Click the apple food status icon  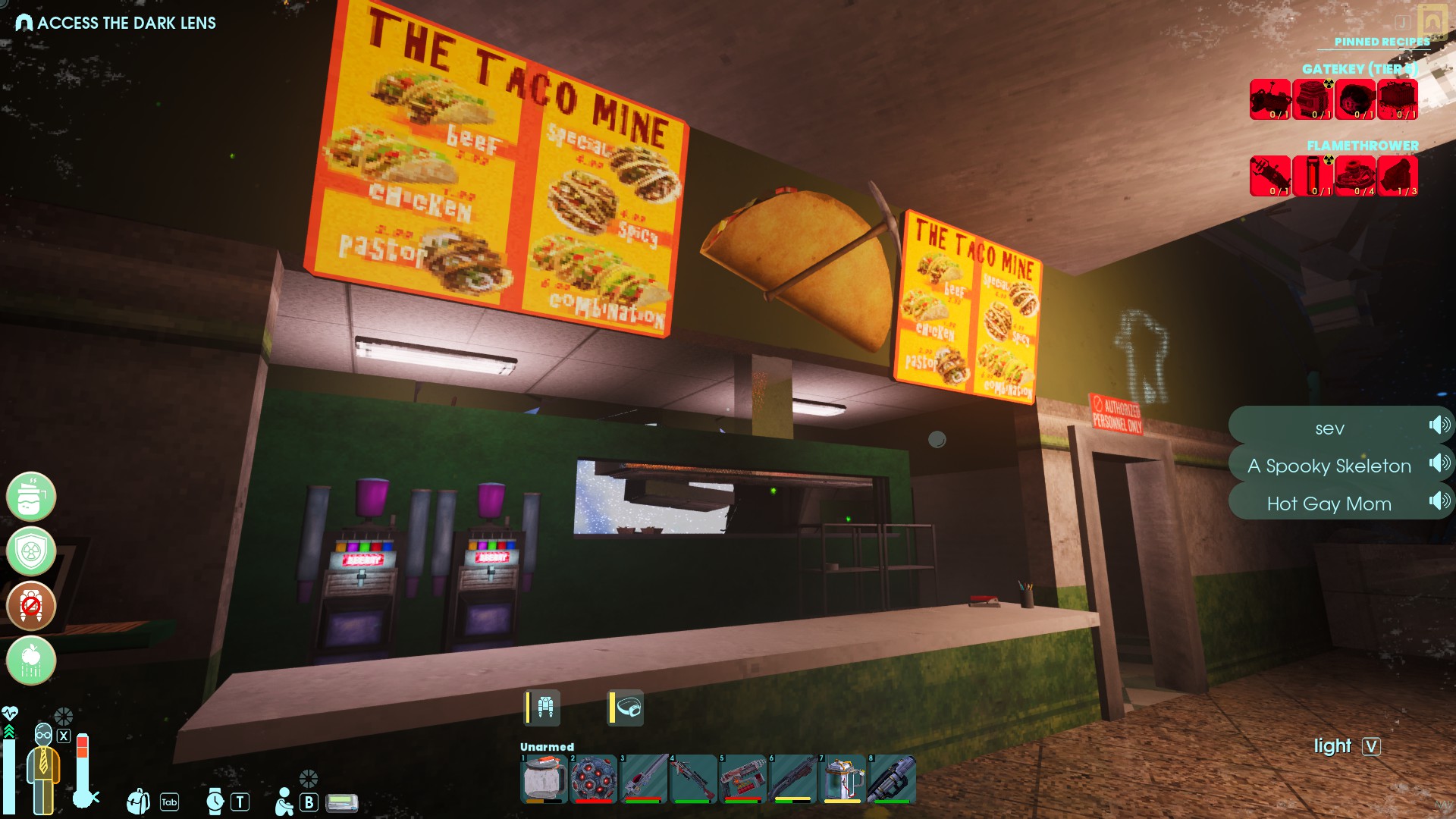[31, 661]
